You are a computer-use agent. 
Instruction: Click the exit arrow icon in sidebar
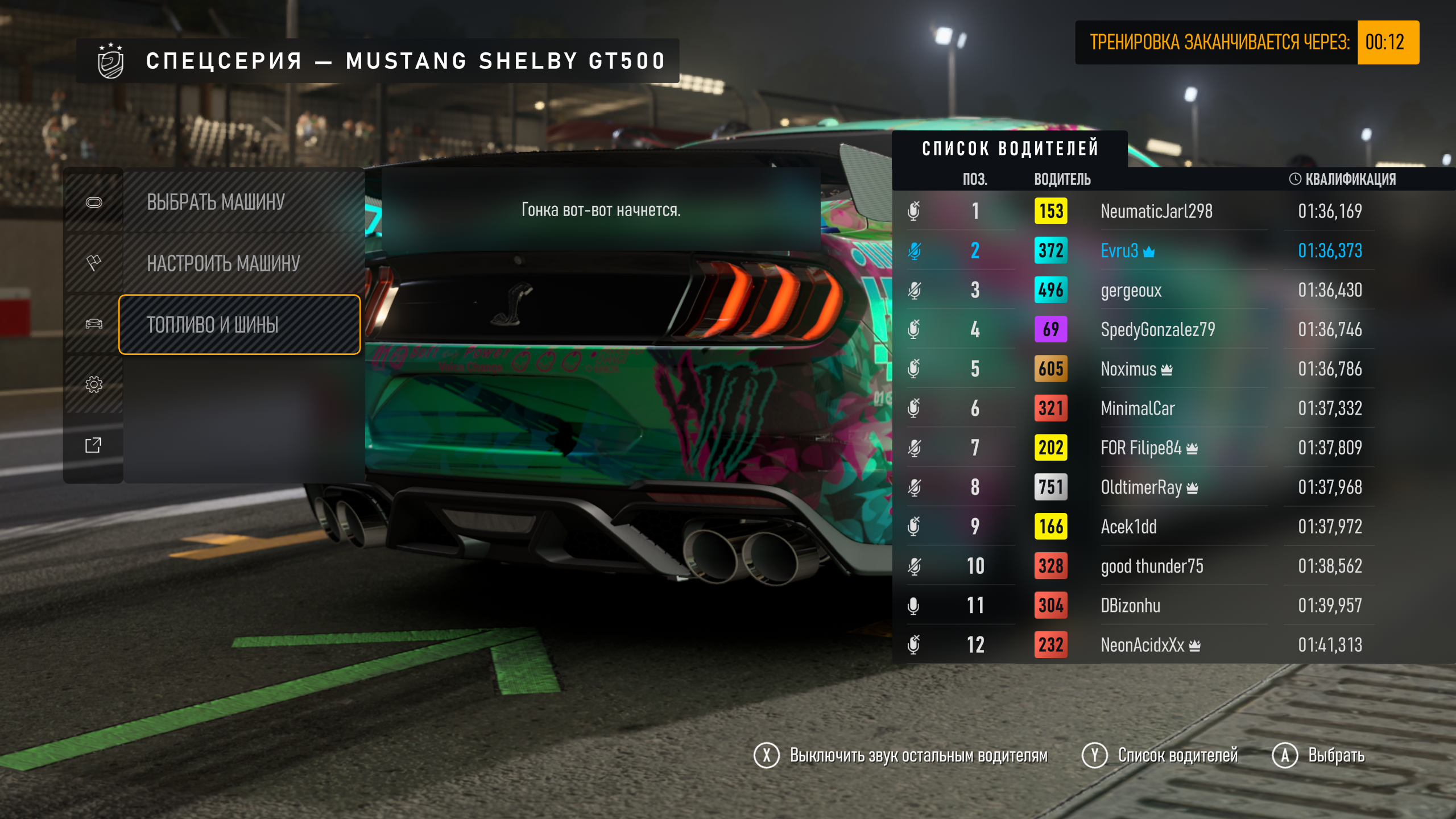(94, 445)
